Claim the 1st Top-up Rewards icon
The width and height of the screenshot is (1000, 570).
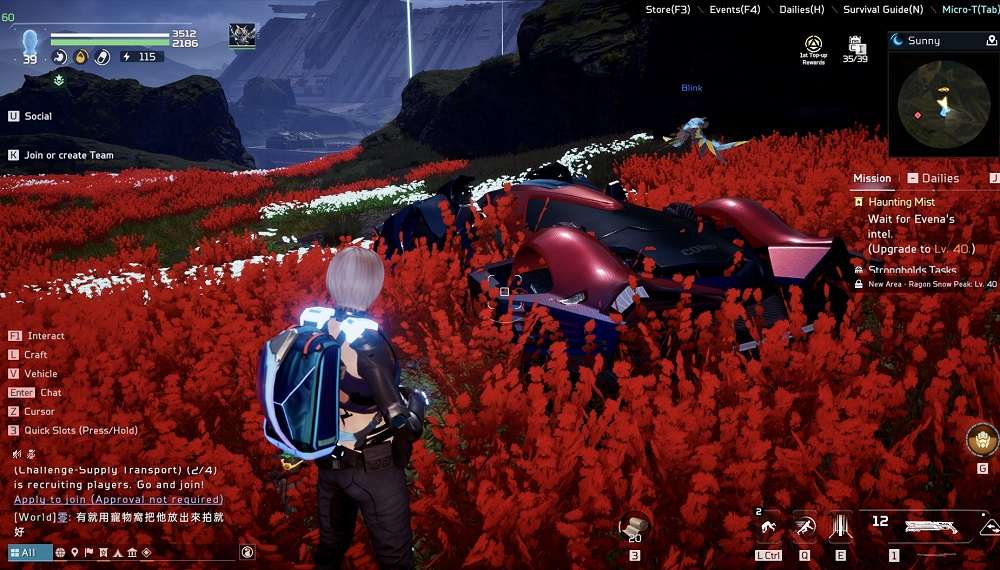pyautogui.click(x=813, y=48)
